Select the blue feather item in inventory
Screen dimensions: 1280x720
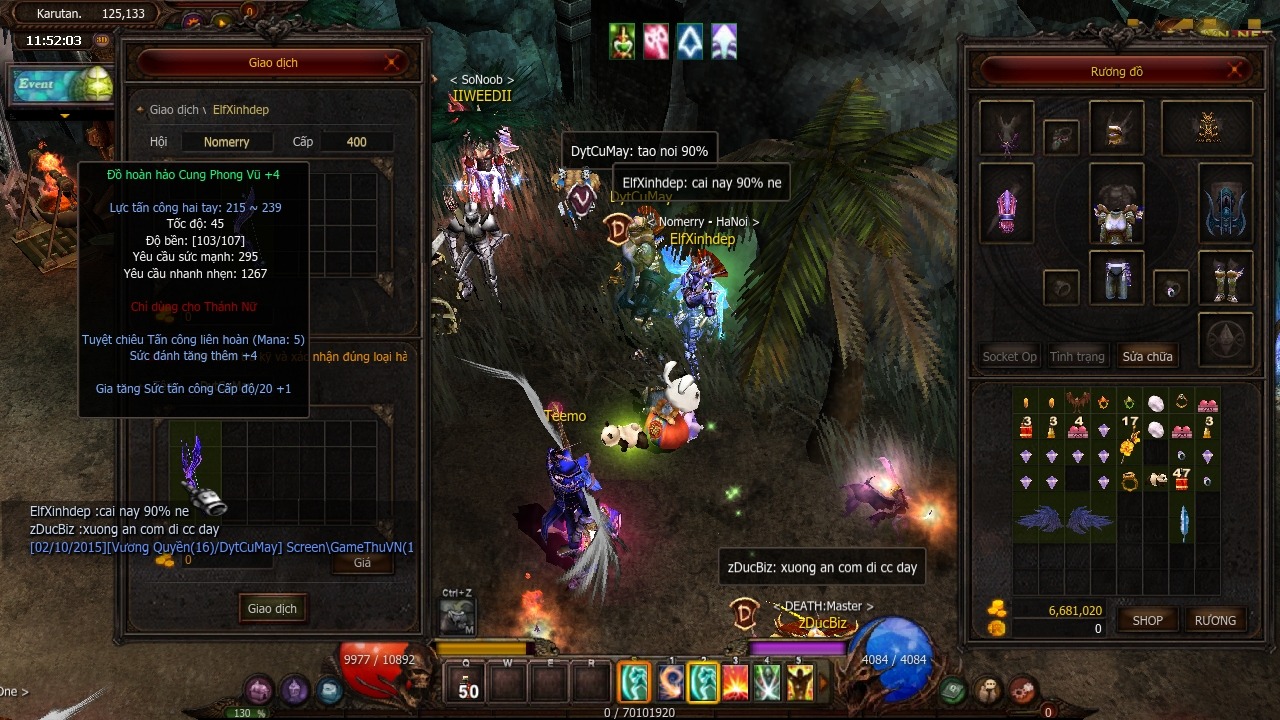1185,521
